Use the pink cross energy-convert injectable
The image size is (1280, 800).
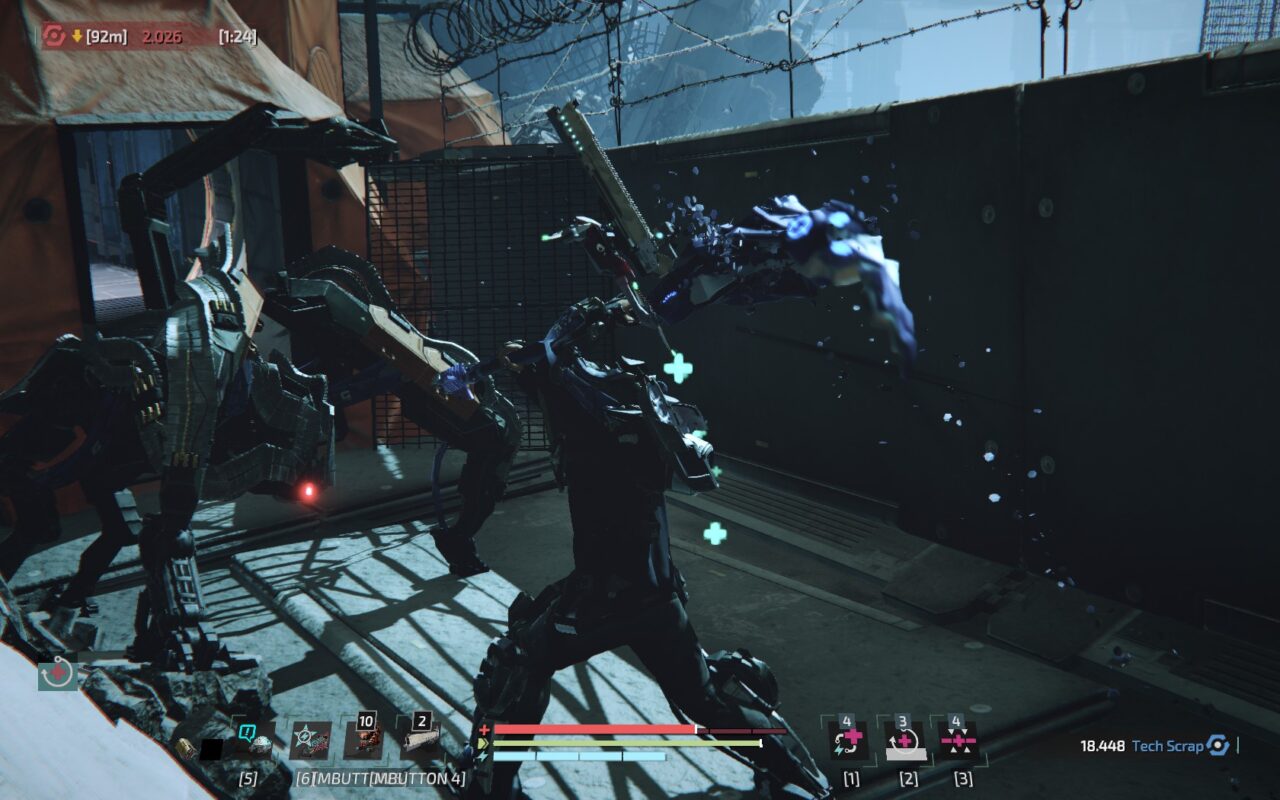coord(849,741)
